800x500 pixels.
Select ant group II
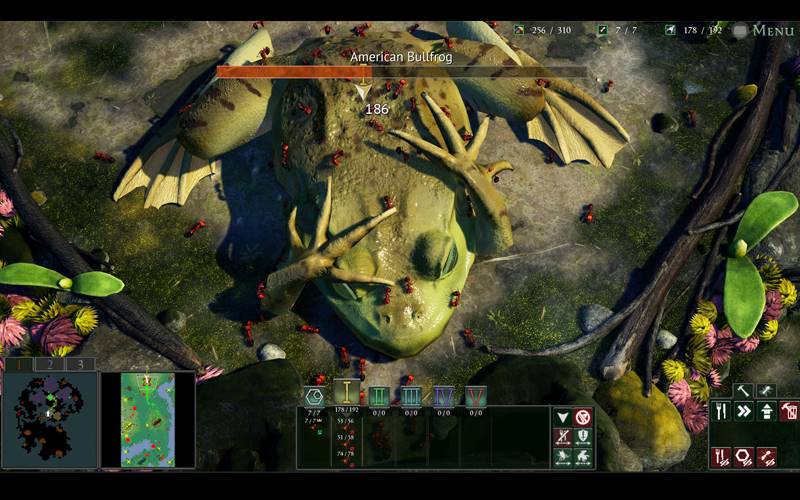tap(379, 396)
